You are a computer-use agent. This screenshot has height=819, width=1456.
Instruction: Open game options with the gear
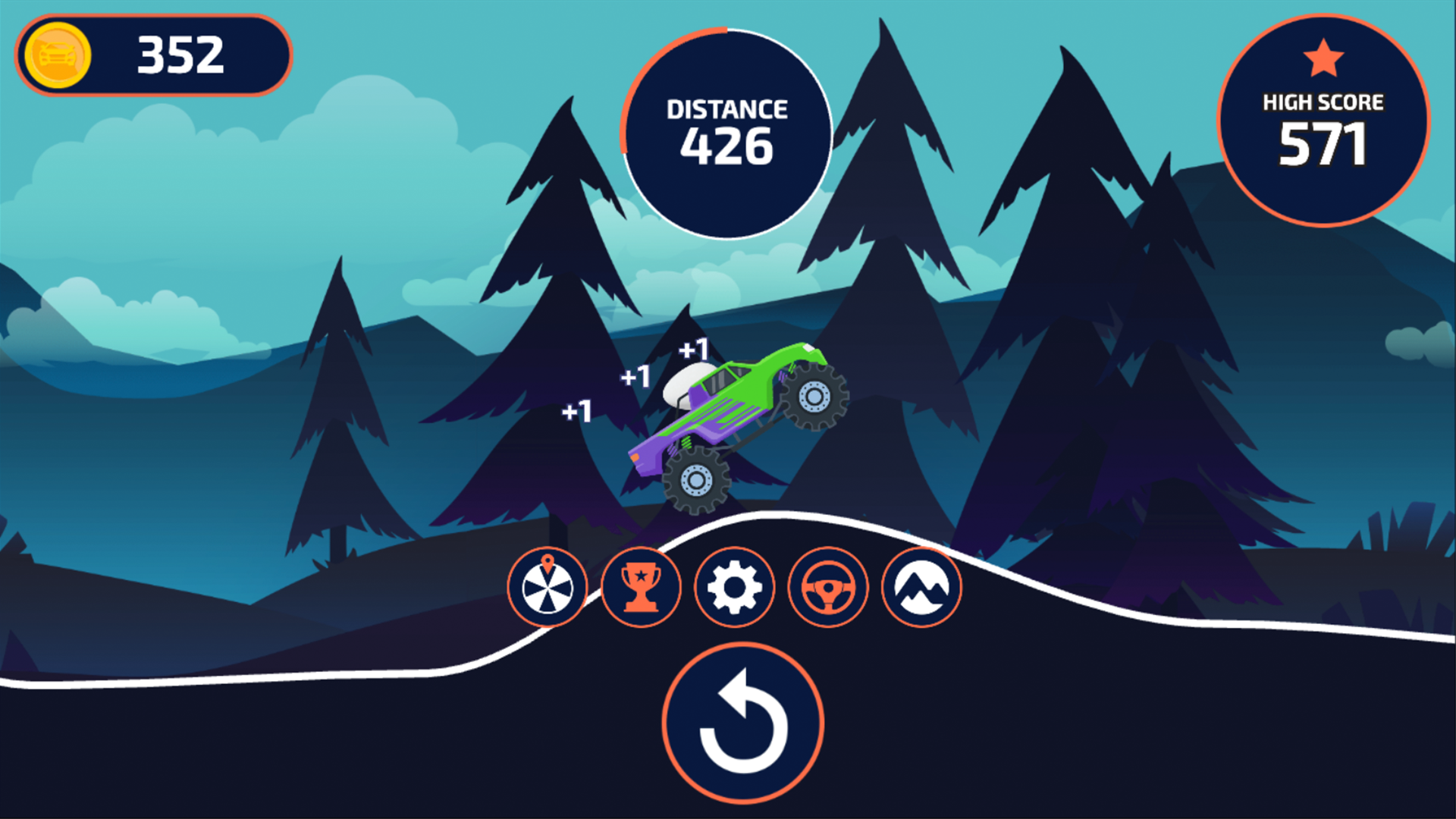734,588
